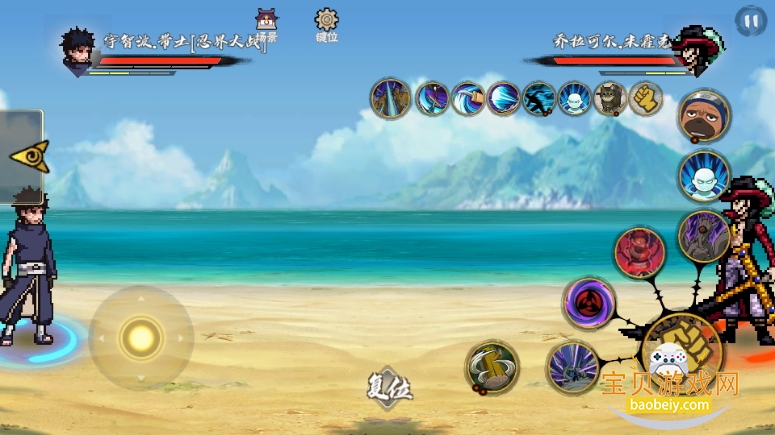
Task: Trigger the wooden log substitution skill
Action: [x=492, y=367]
